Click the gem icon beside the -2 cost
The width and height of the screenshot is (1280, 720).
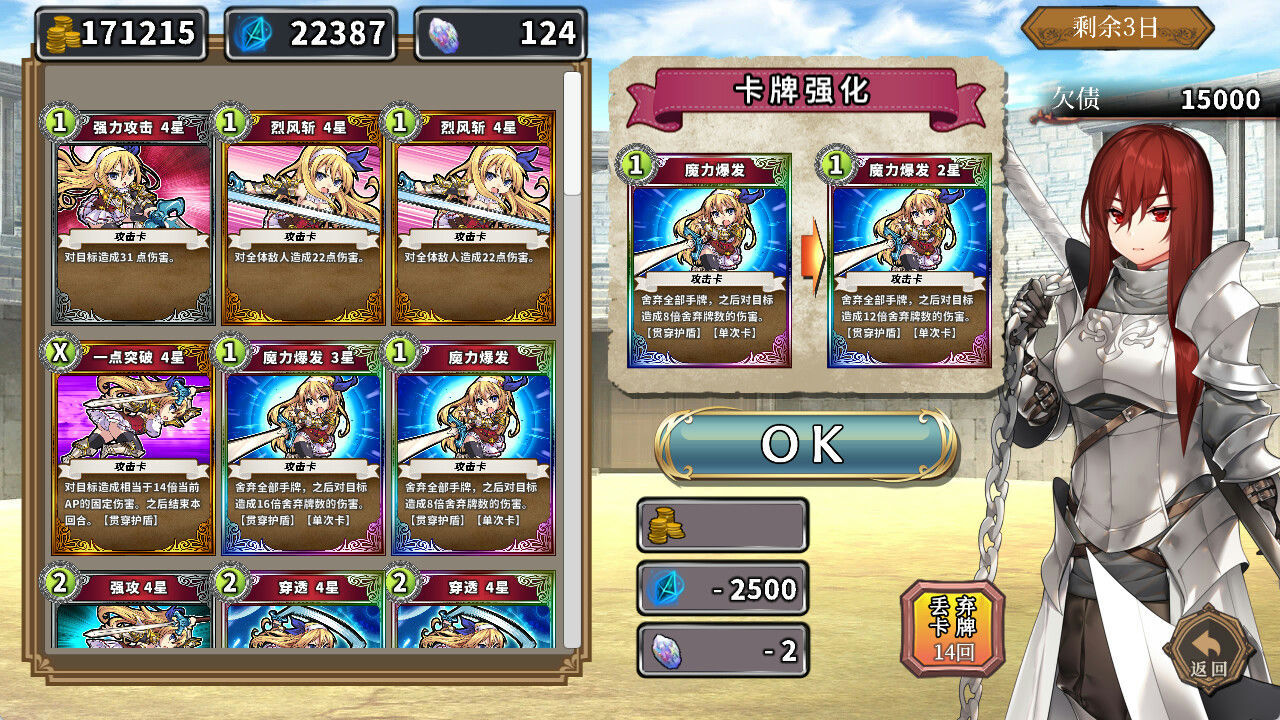pos(664,650)
